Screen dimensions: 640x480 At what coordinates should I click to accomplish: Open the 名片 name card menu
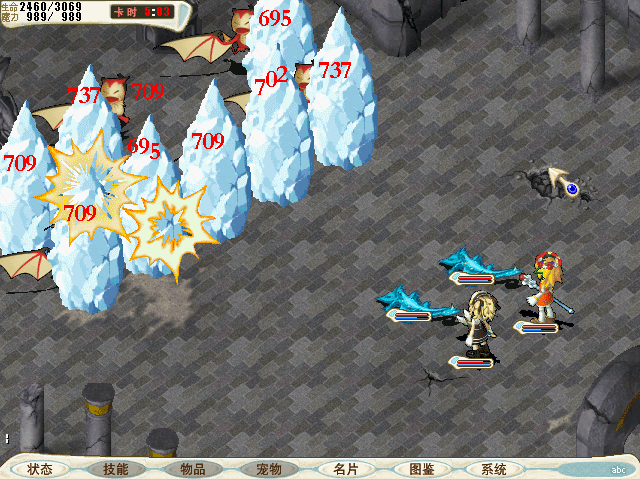click(346, 468)
